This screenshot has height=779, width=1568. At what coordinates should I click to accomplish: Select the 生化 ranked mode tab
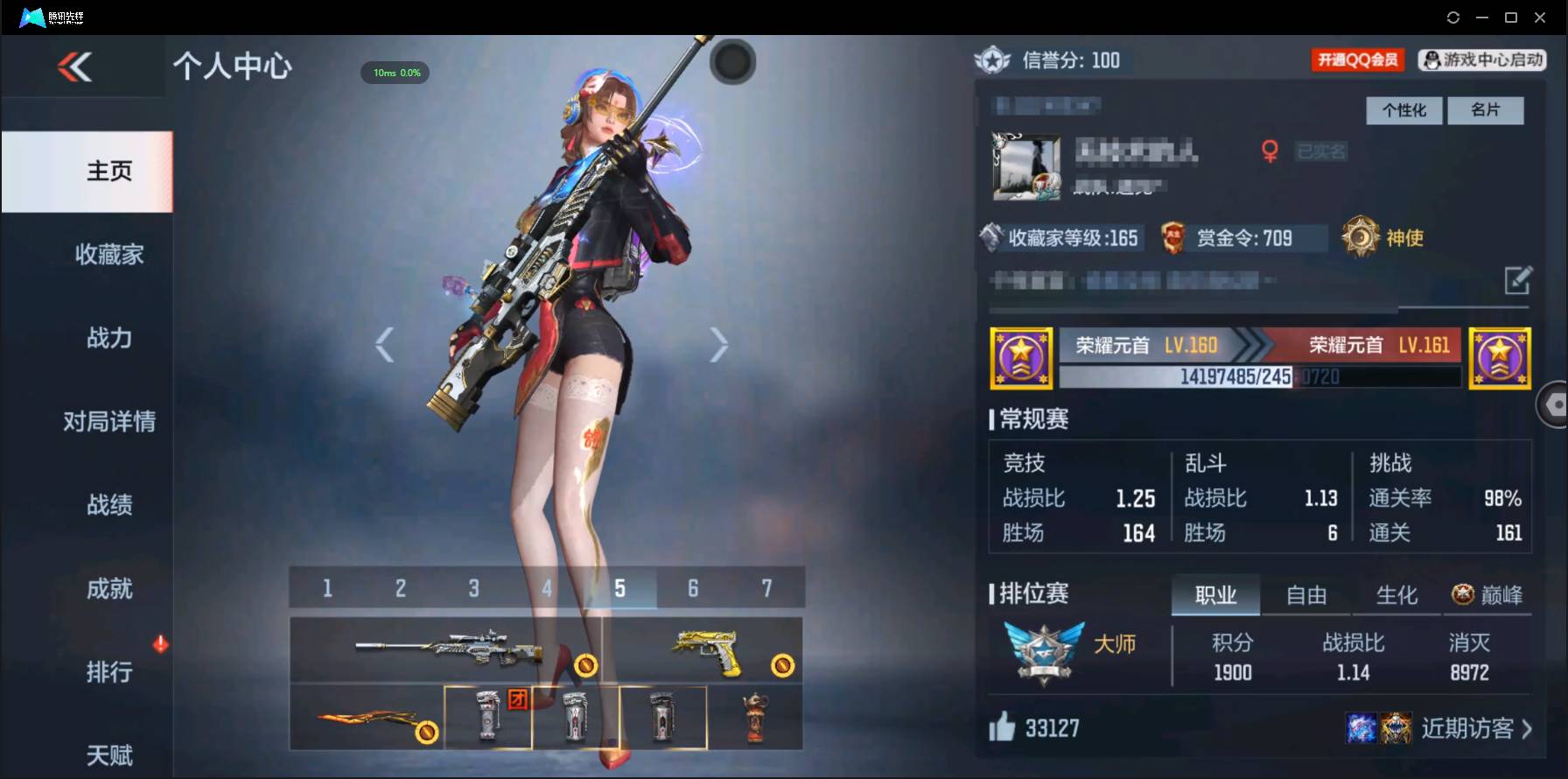tap(1397, 595)
